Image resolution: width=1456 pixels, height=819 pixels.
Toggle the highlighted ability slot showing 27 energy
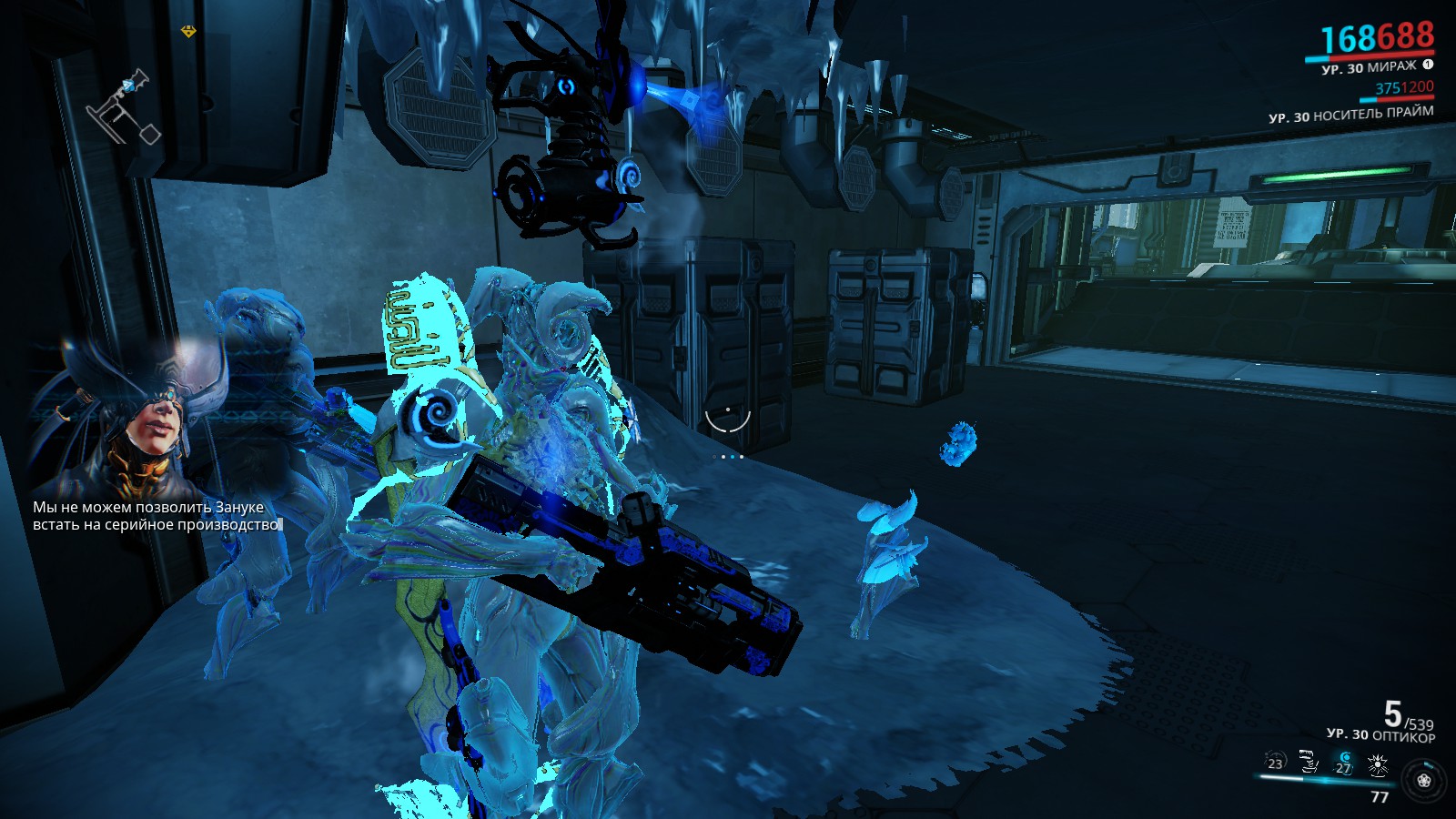click(1344, 764)
